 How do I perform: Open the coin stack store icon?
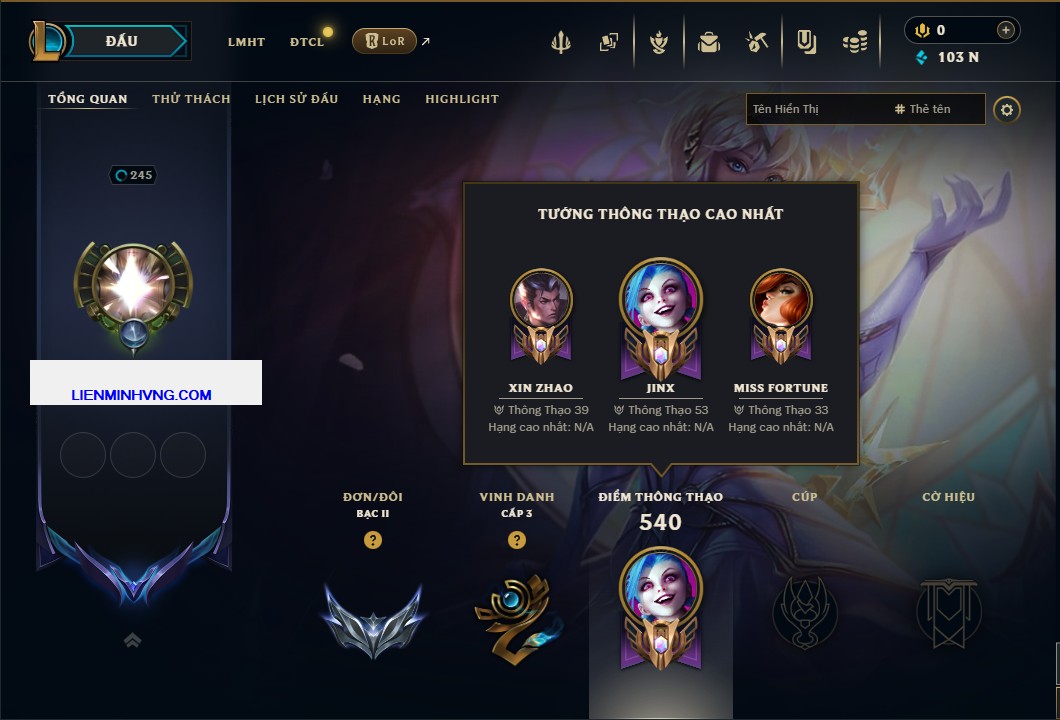click(854, 42)
